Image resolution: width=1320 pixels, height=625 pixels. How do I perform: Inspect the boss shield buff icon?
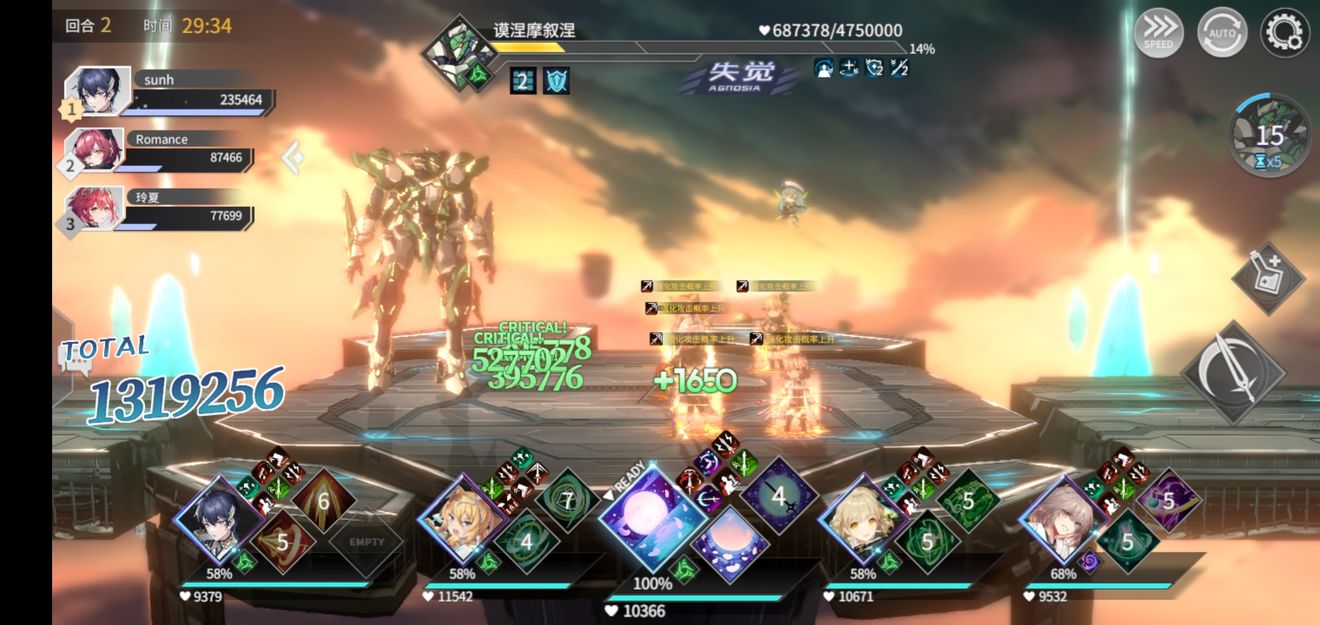[556, 80]
